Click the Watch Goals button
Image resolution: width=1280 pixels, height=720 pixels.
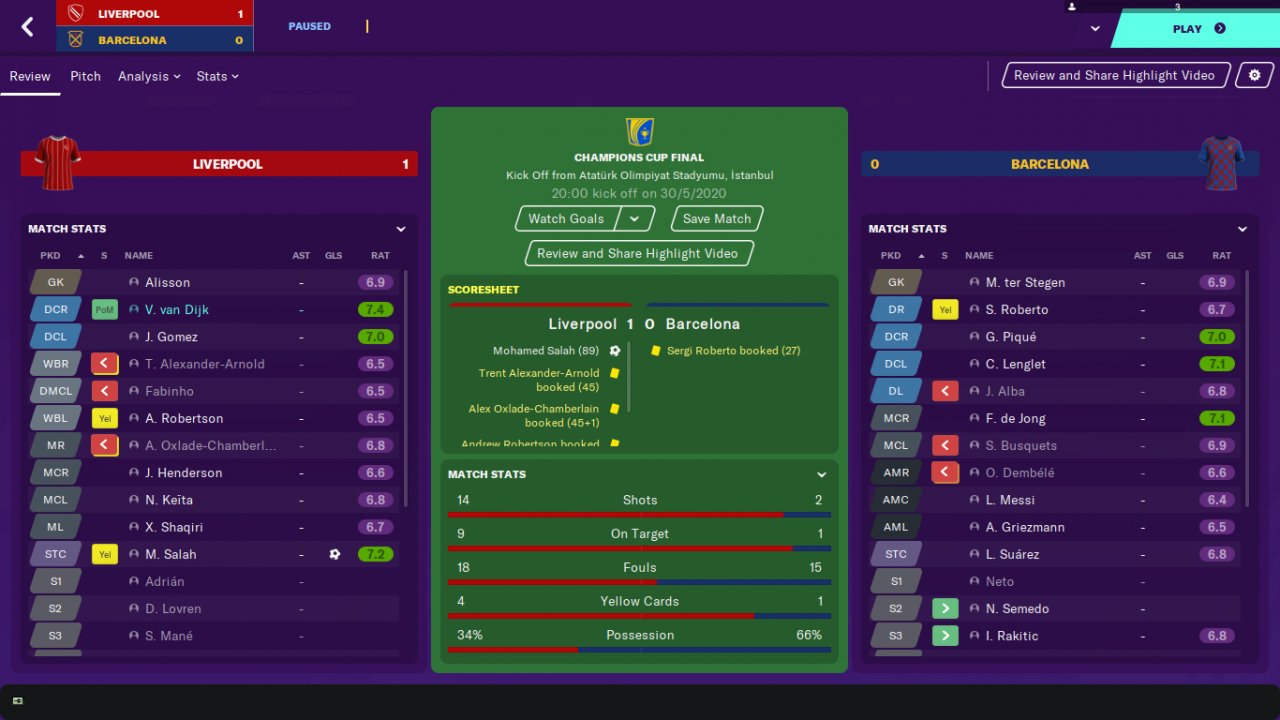pyautogui.click(x=566, y=219)
